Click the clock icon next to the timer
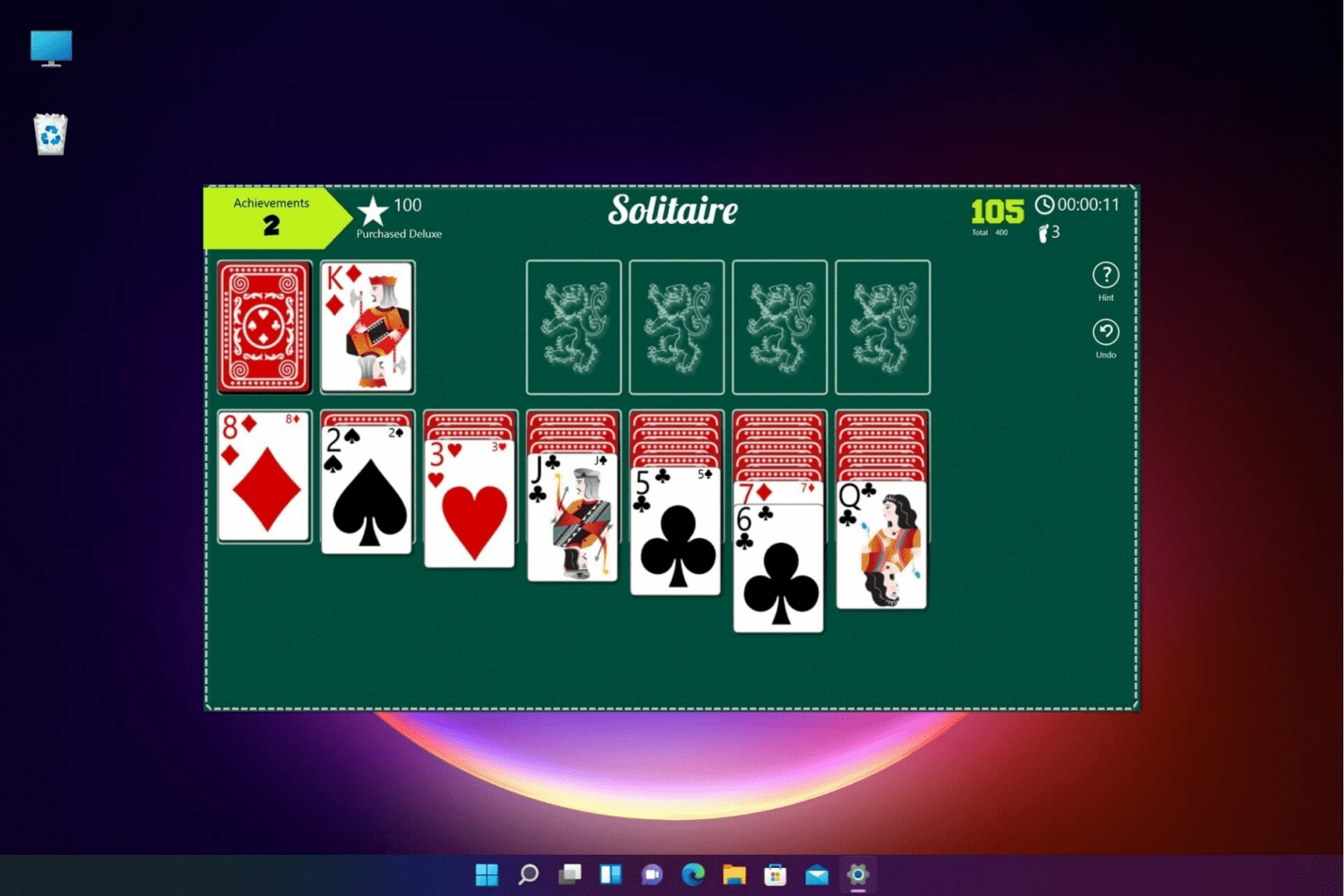 pos(1046,205)
